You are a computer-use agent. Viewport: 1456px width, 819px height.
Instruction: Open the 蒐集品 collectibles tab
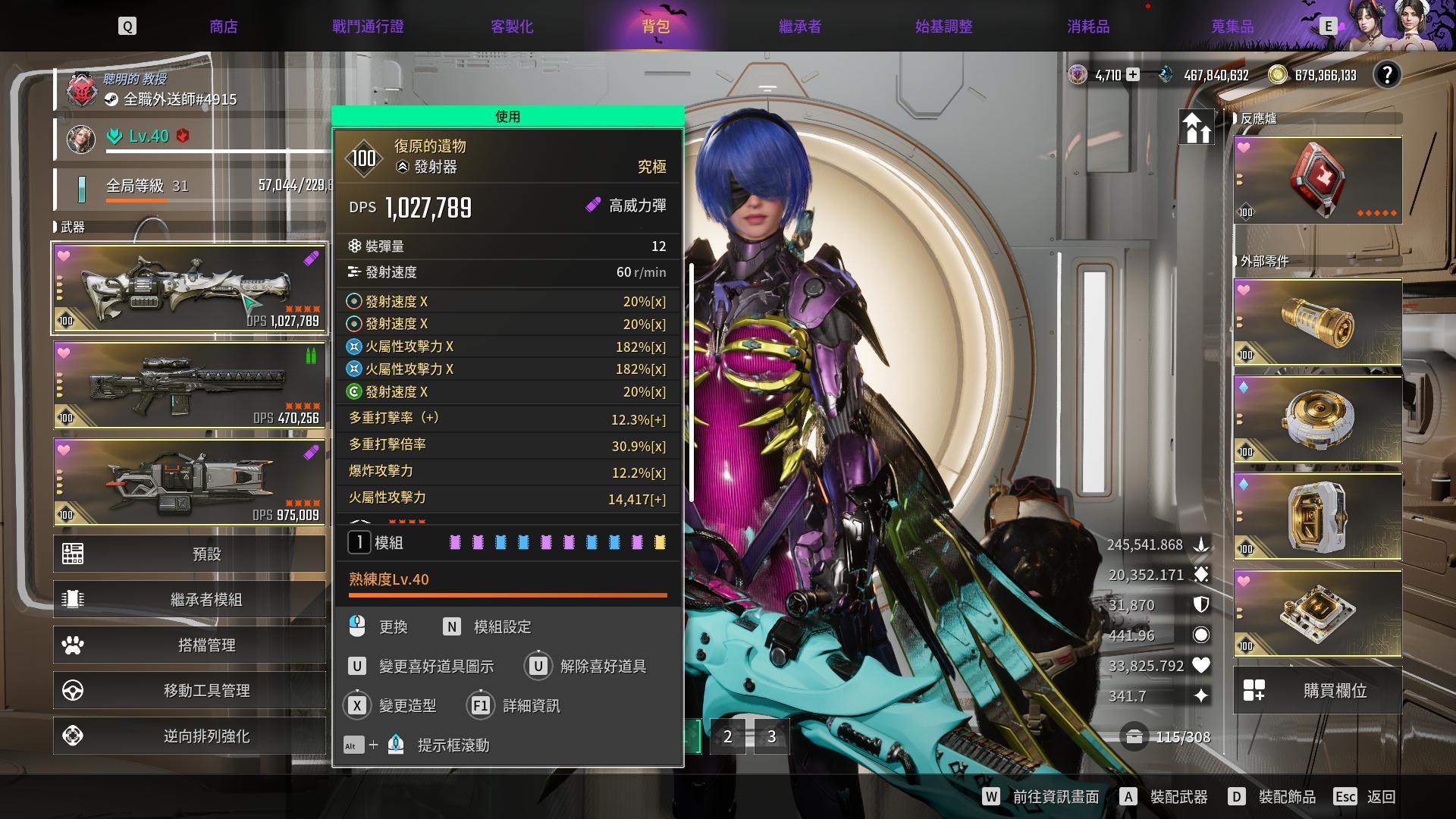[1232, 27]
